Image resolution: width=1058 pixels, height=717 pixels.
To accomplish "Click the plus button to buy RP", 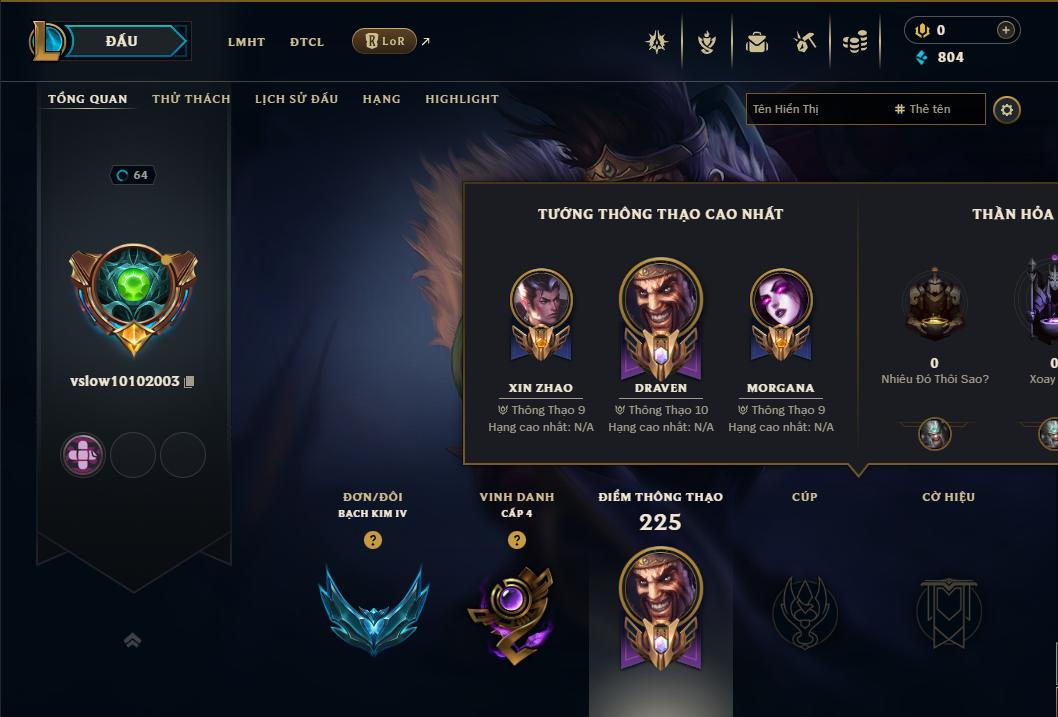I will click(1005, 31).
